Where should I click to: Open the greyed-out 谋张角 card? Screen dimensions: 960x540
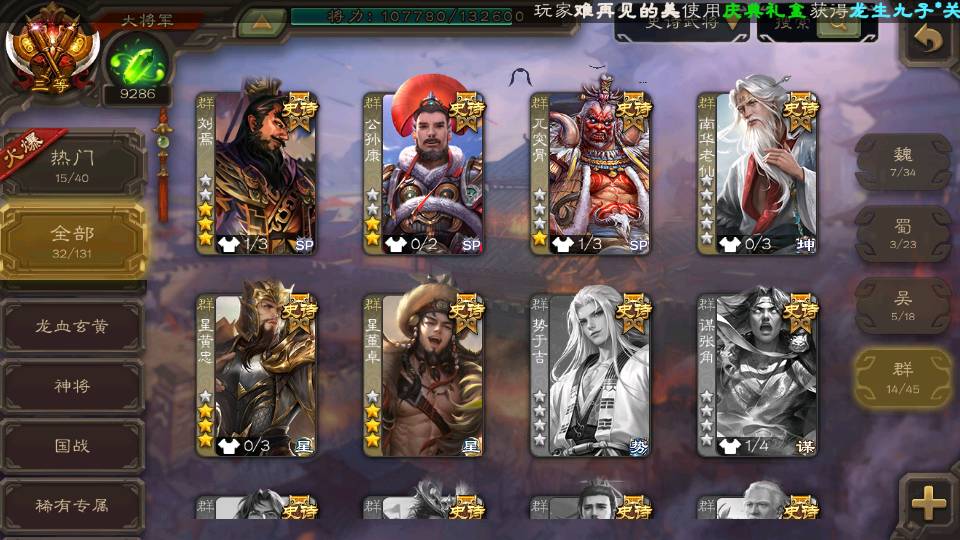click(x=757, y=375)
